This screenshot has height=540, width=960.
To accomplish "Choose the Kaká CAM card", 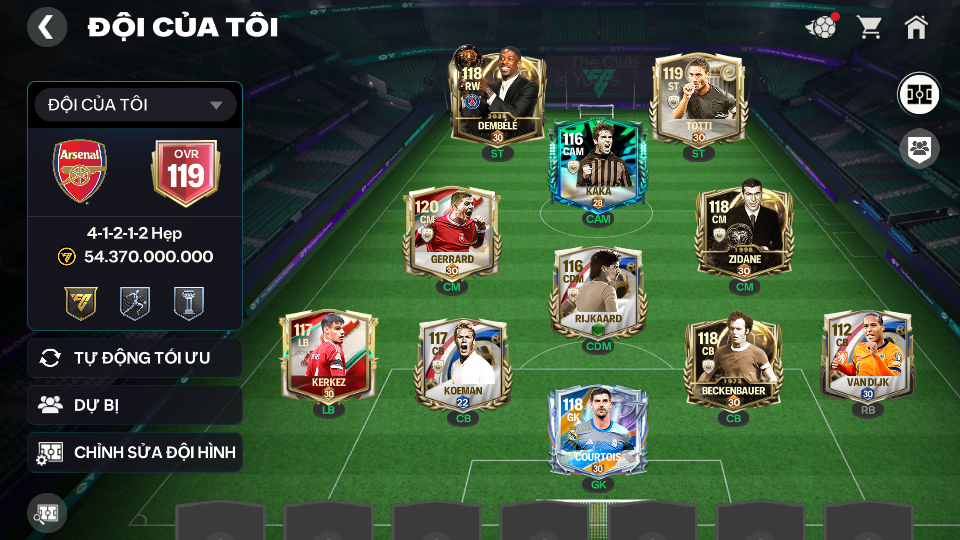I will pos(598,165).
